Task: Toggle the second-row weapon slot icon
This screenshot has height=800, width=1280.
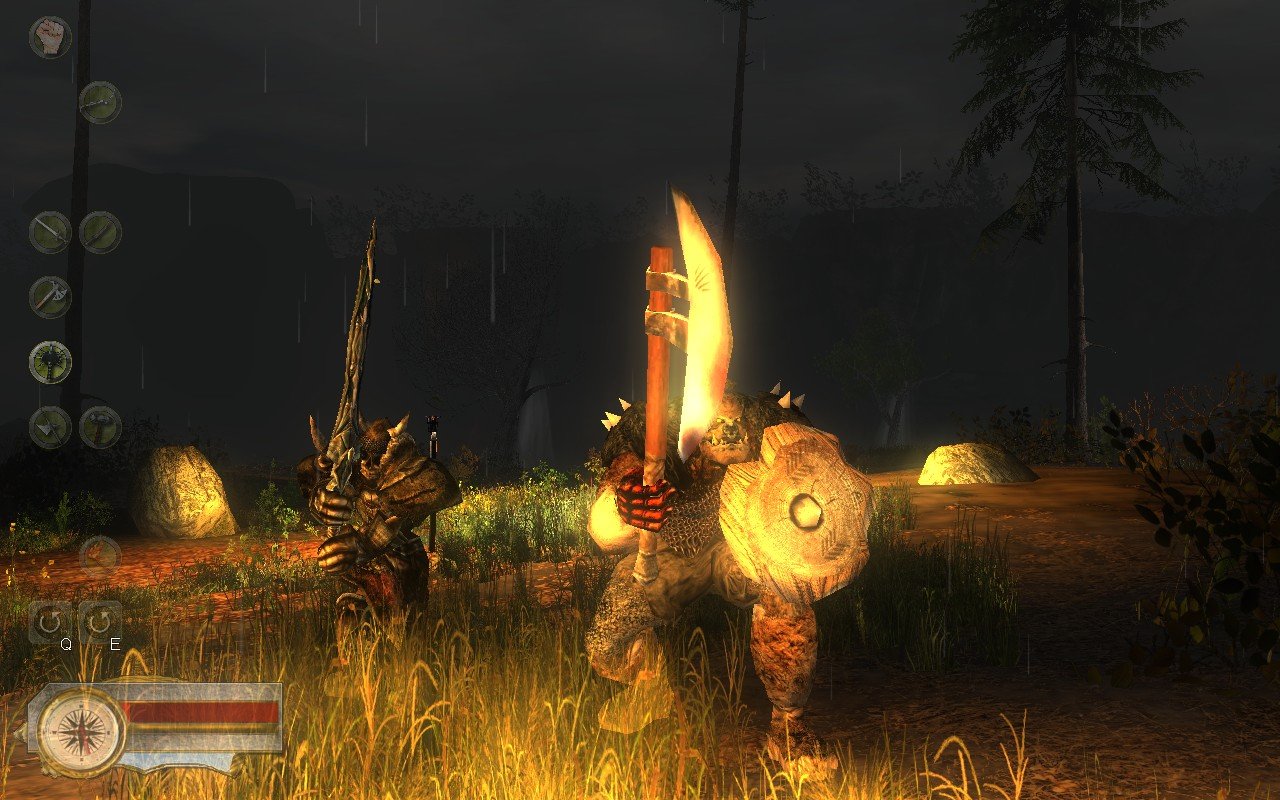Action: coord(99,102)
